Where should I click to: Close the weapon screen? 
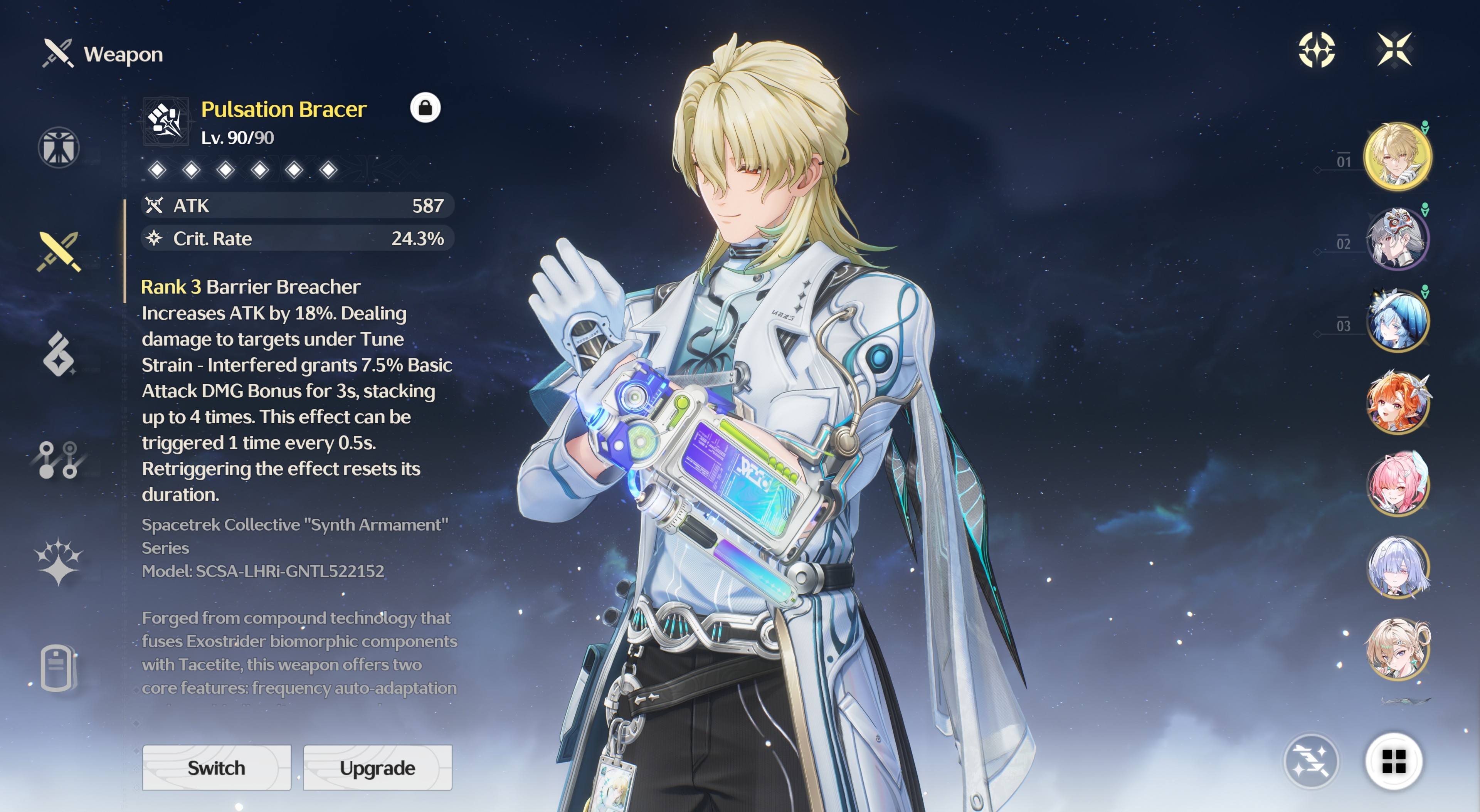[1394, 49]
